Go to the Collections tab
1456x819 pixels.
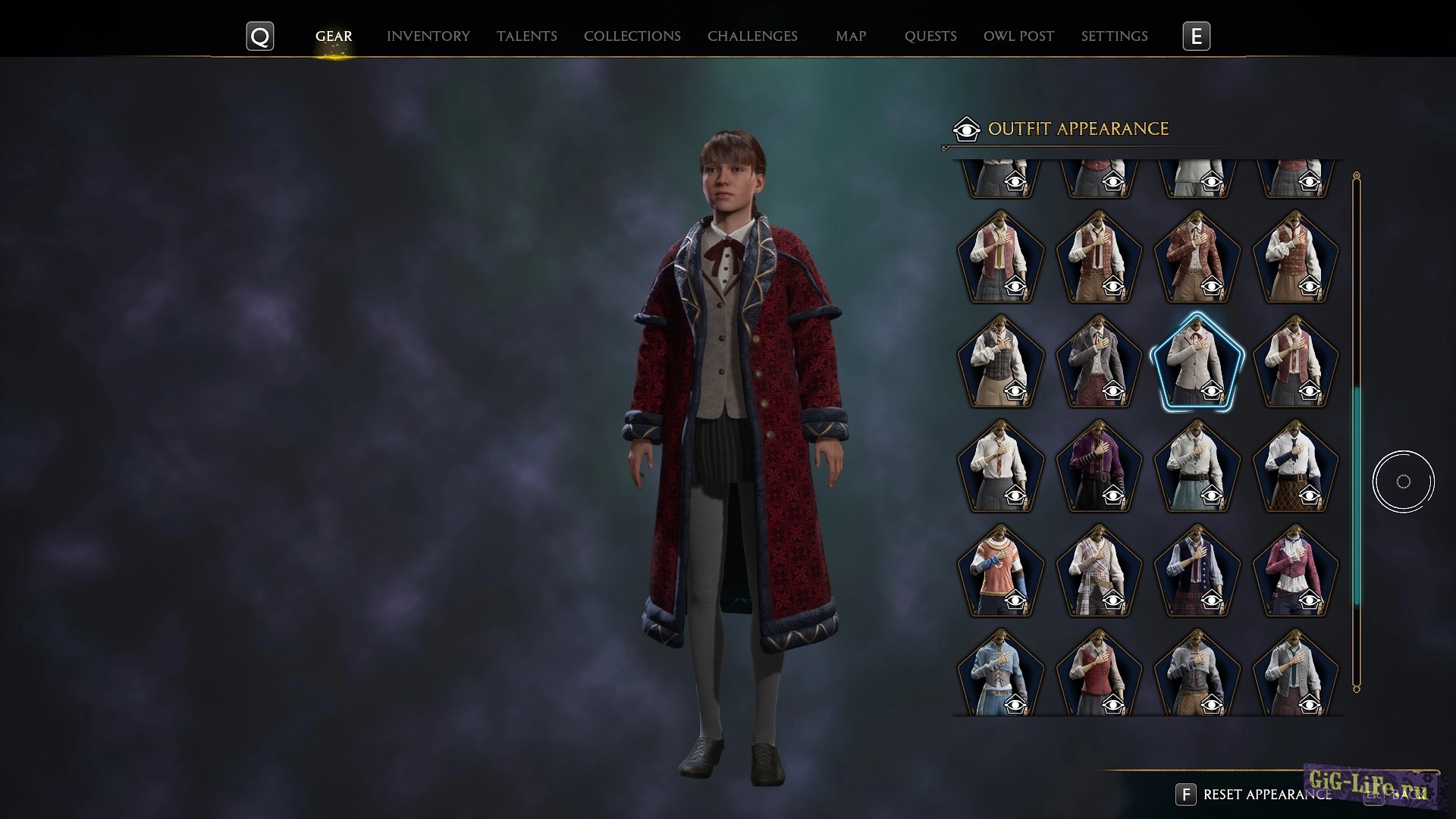632,36
